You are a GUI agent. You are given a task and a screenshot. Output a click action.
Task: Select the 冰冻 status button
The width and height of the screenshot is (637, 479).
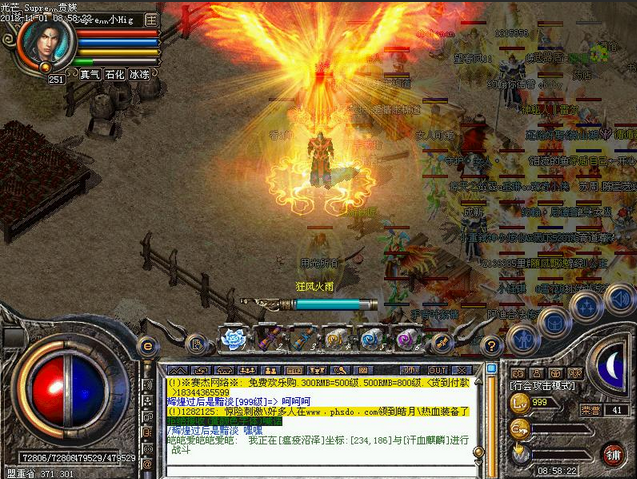pos(140,74)
